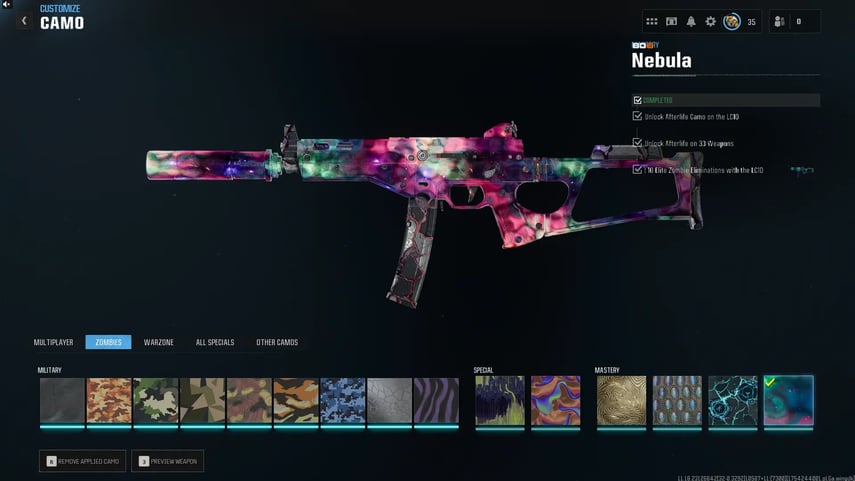The height and width of the screenshot is (481, 855).
Task: Click the Preview Weapon button
Action: (167, 461)
